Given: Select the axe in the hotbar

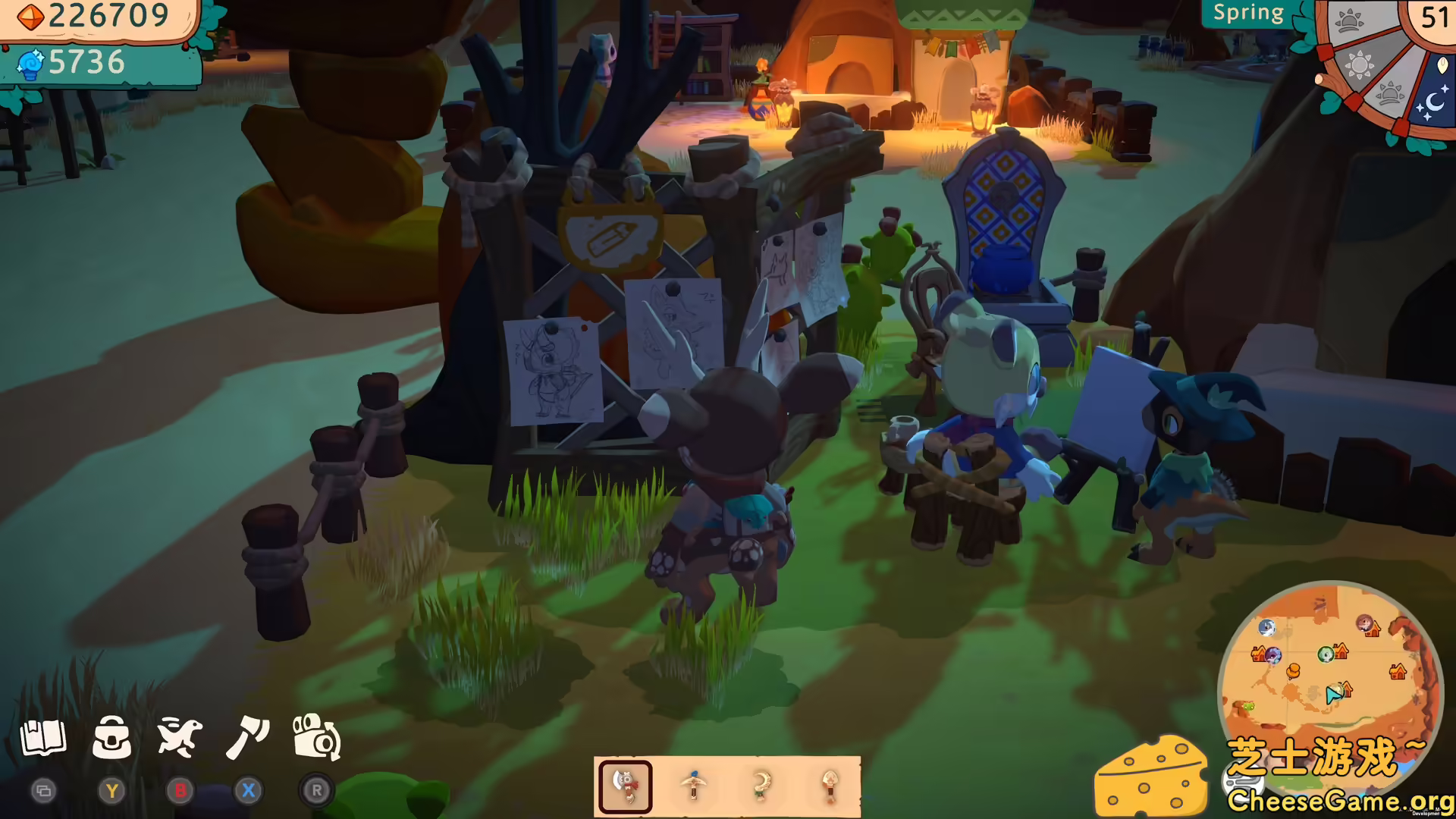Looking at the screenshot, I should click(x=624, y=786).
